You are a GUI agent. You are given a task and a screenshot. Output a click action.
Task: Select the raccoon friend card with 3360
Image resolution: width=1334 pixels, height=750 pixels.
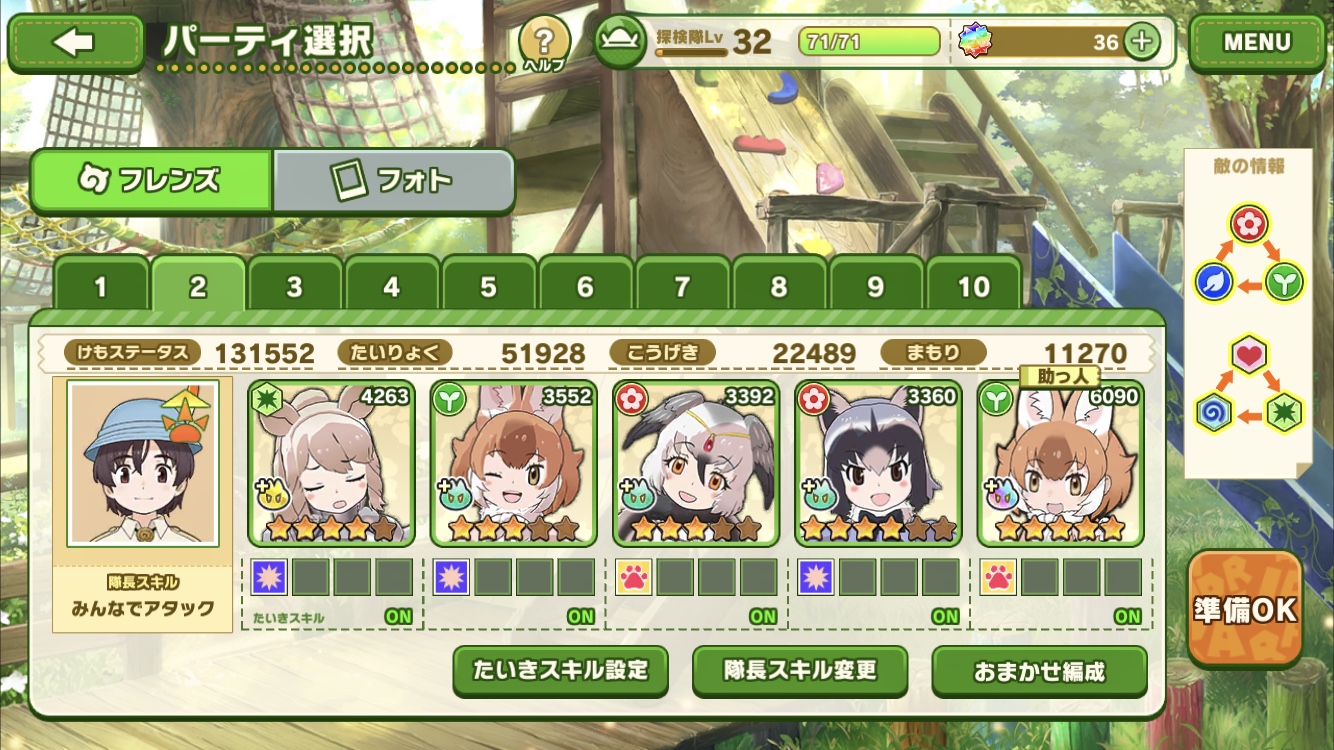click(x=877, y=462)
